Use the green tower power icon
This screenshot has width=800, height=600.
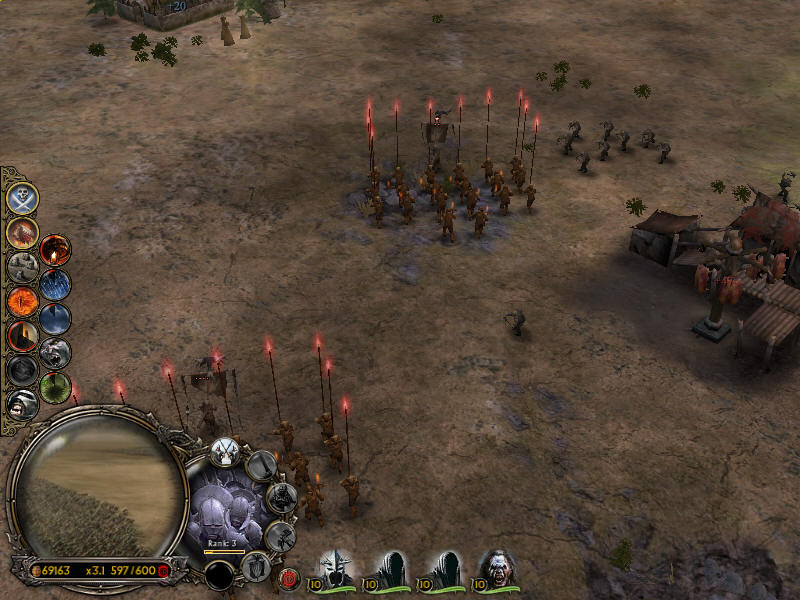(x=55, y=386)
